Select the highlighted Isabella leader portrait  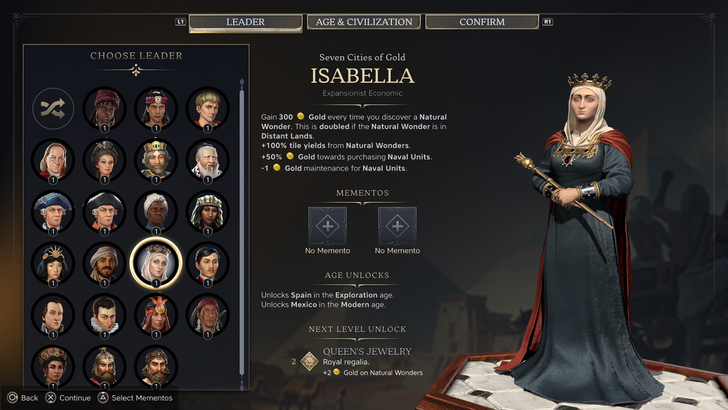pos(156,262)
